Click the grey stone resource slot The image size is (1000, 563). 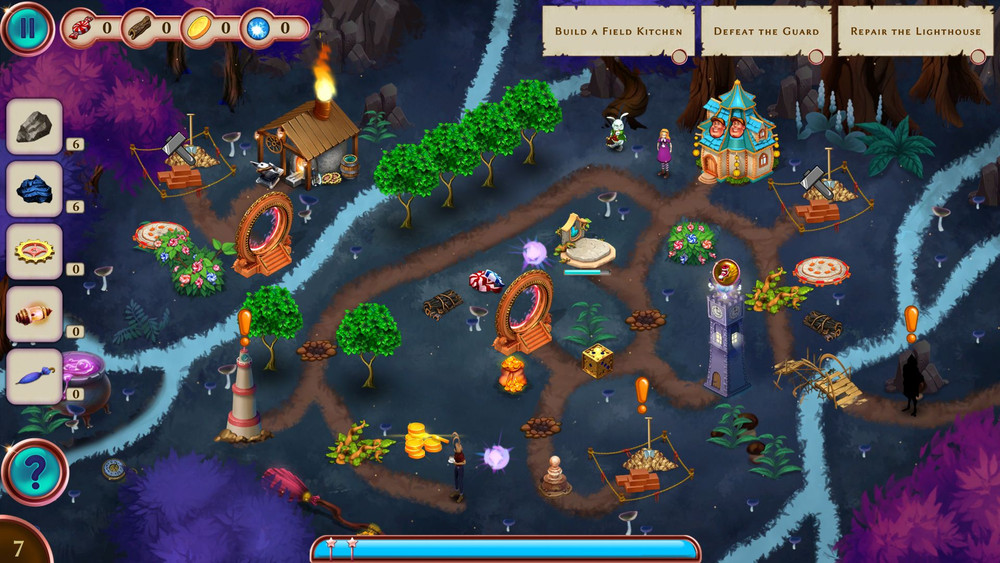(35, 126)
